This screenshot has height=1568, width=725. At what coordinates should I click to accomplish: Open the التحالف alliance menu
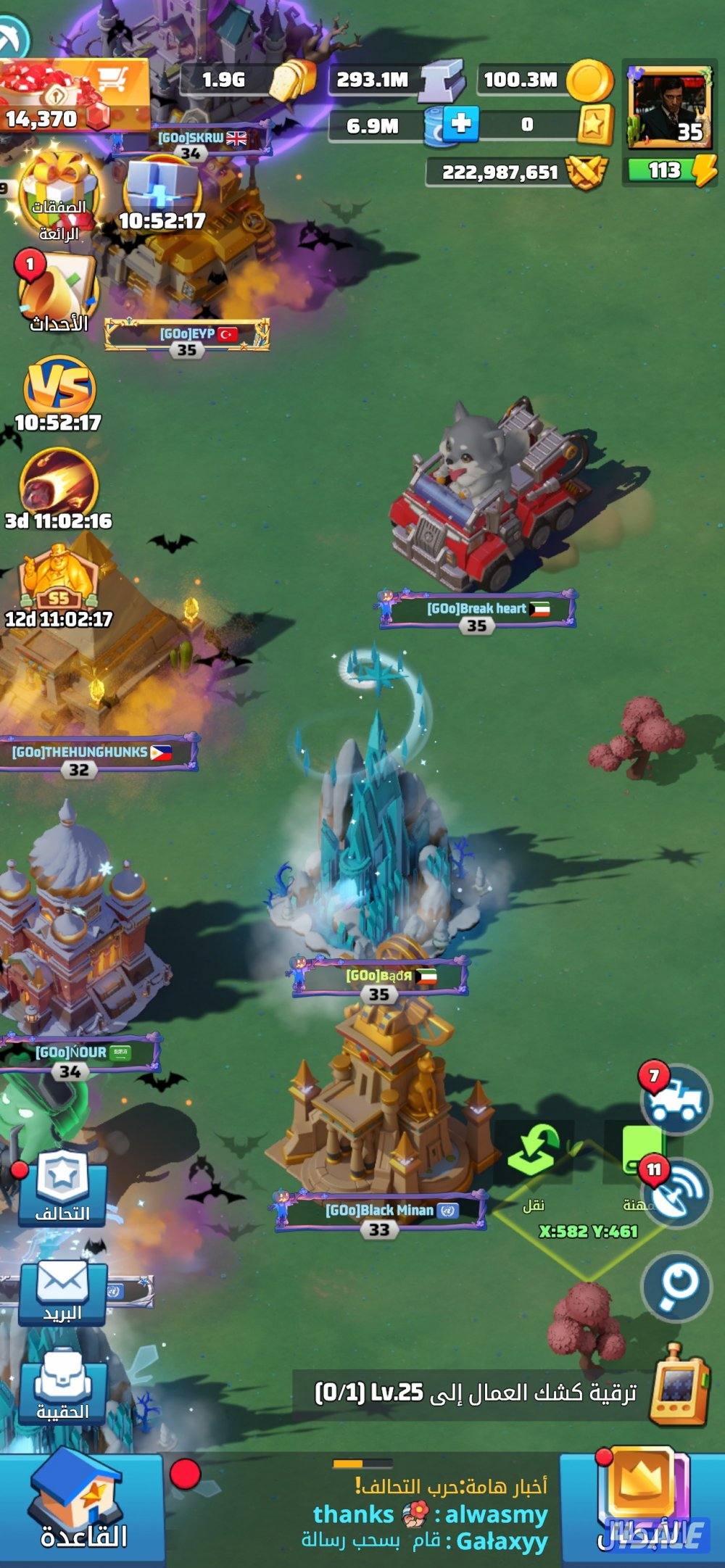pyautogui.click(x=63, y=1187)
